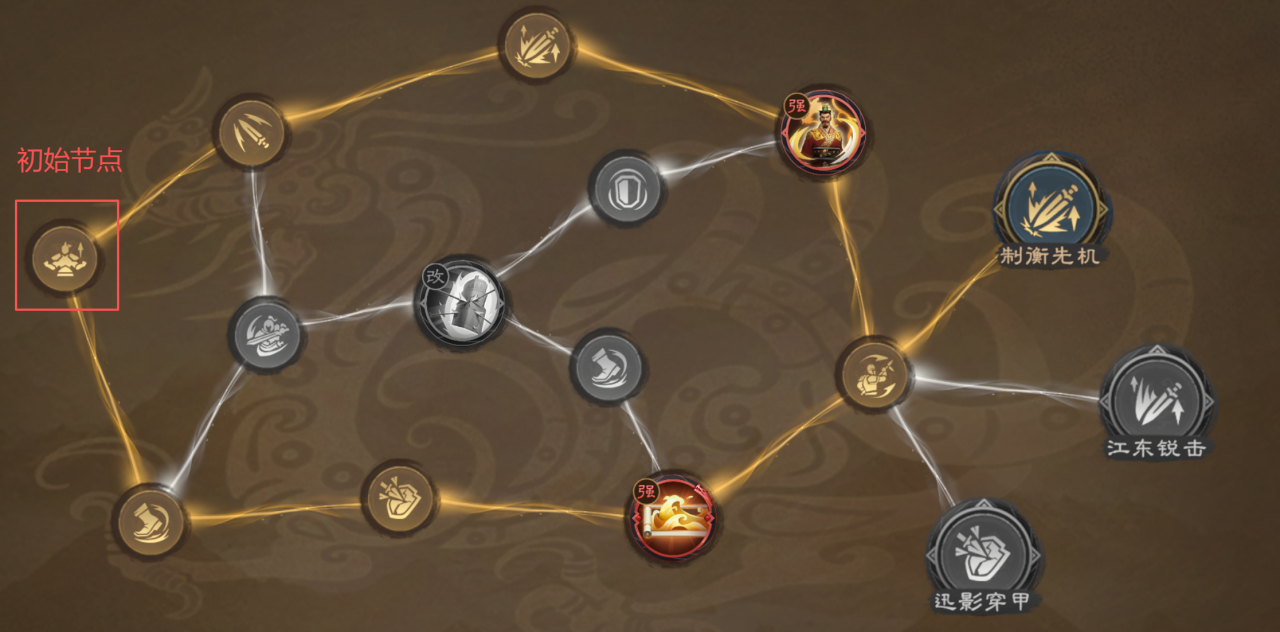Choose the gold boot node

click(x=150, y=521)
